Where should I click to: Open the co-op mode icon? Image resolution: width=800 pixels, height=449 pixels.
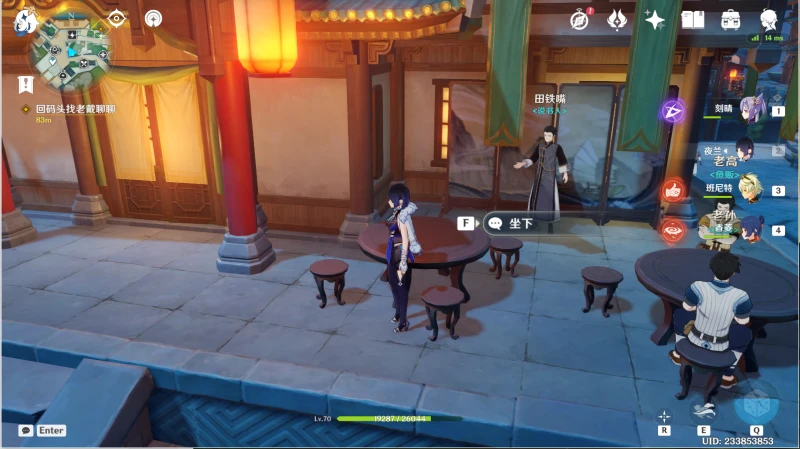pyautogui.click(x=152, y=18)
